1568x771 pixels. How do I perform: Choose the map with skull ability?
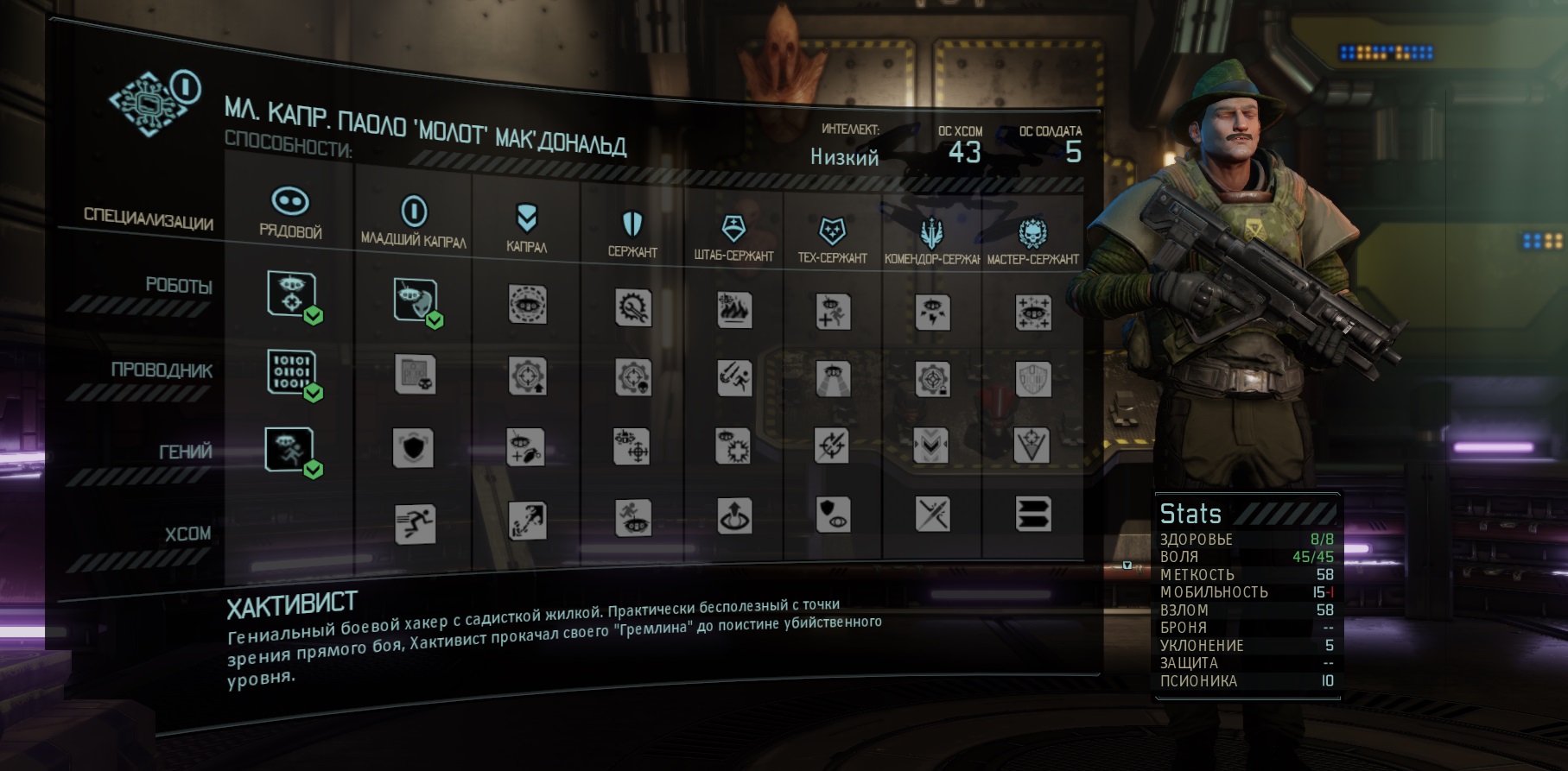pos(416,374)
